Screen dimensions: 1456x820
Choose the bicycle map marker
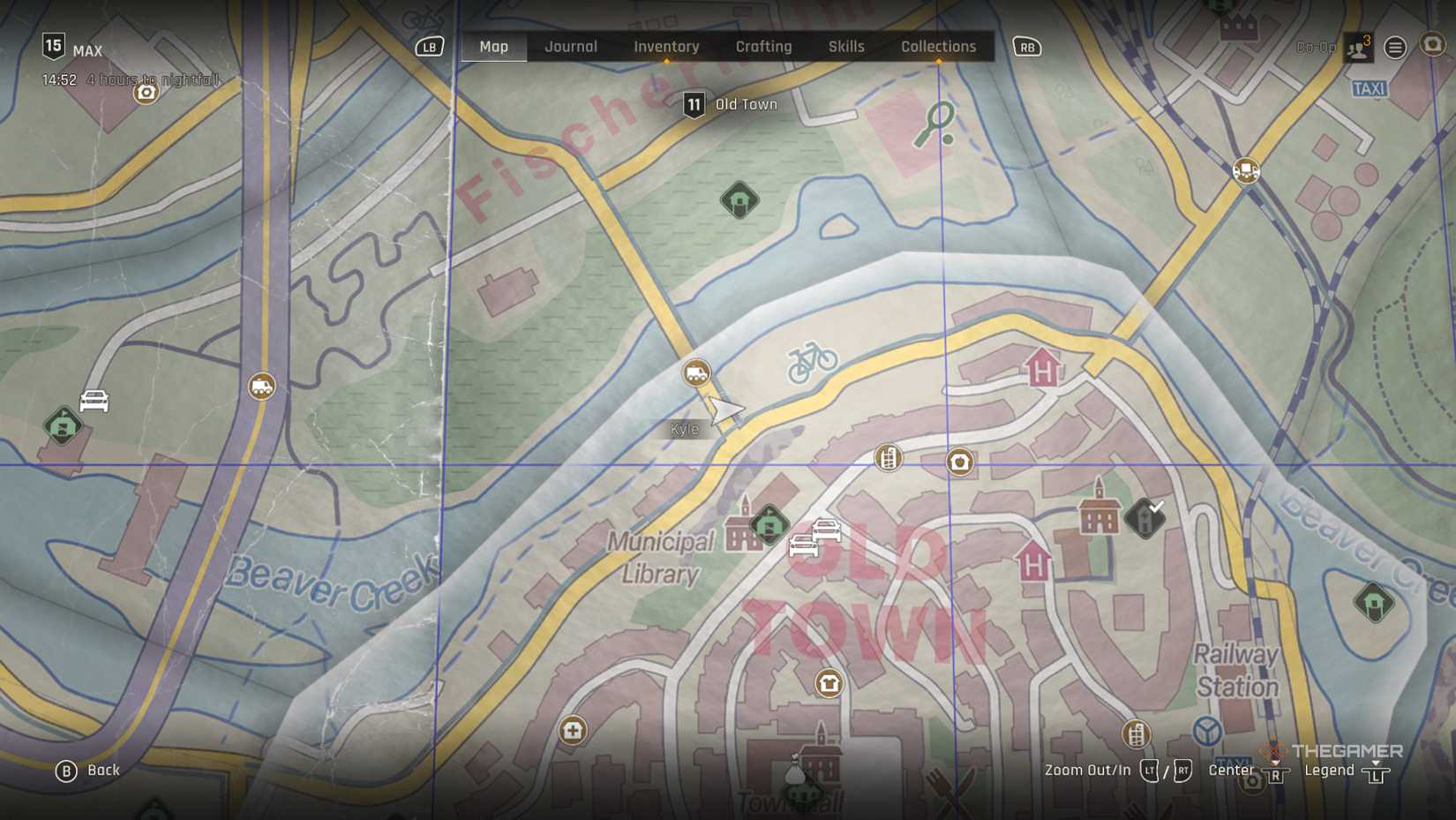pos(812,361)
